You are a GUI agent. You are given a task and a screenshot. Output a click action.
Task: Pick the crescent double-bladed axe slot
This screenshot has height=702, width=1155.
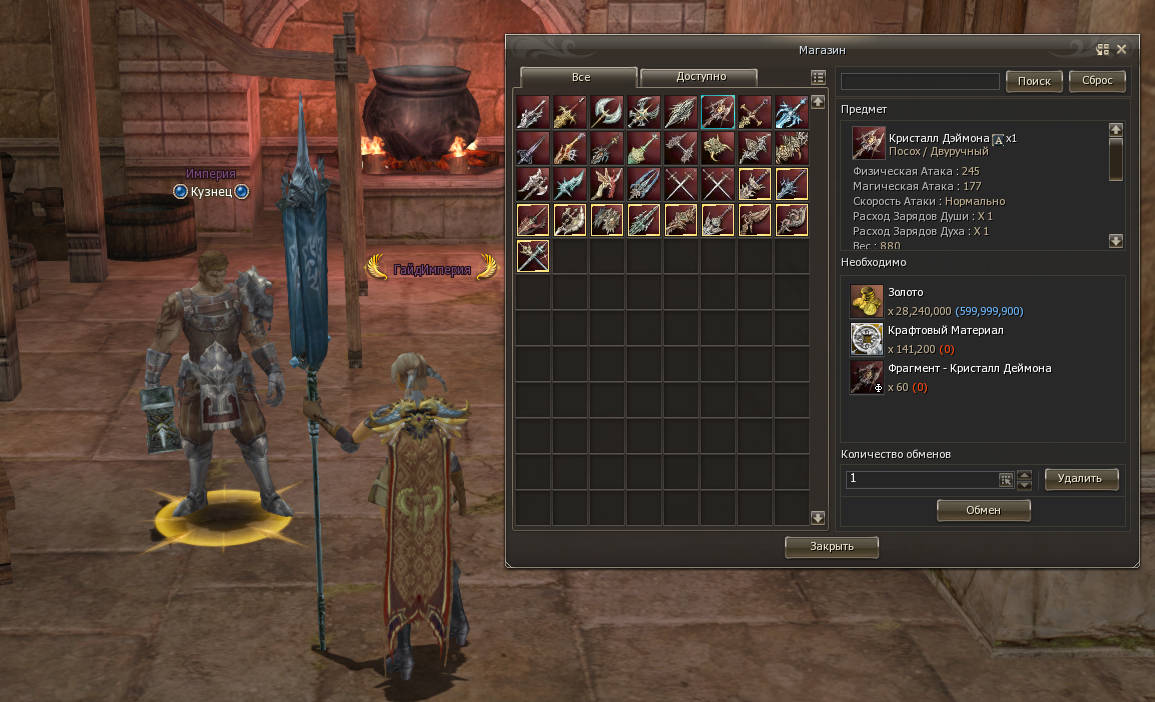coord(607,112)
